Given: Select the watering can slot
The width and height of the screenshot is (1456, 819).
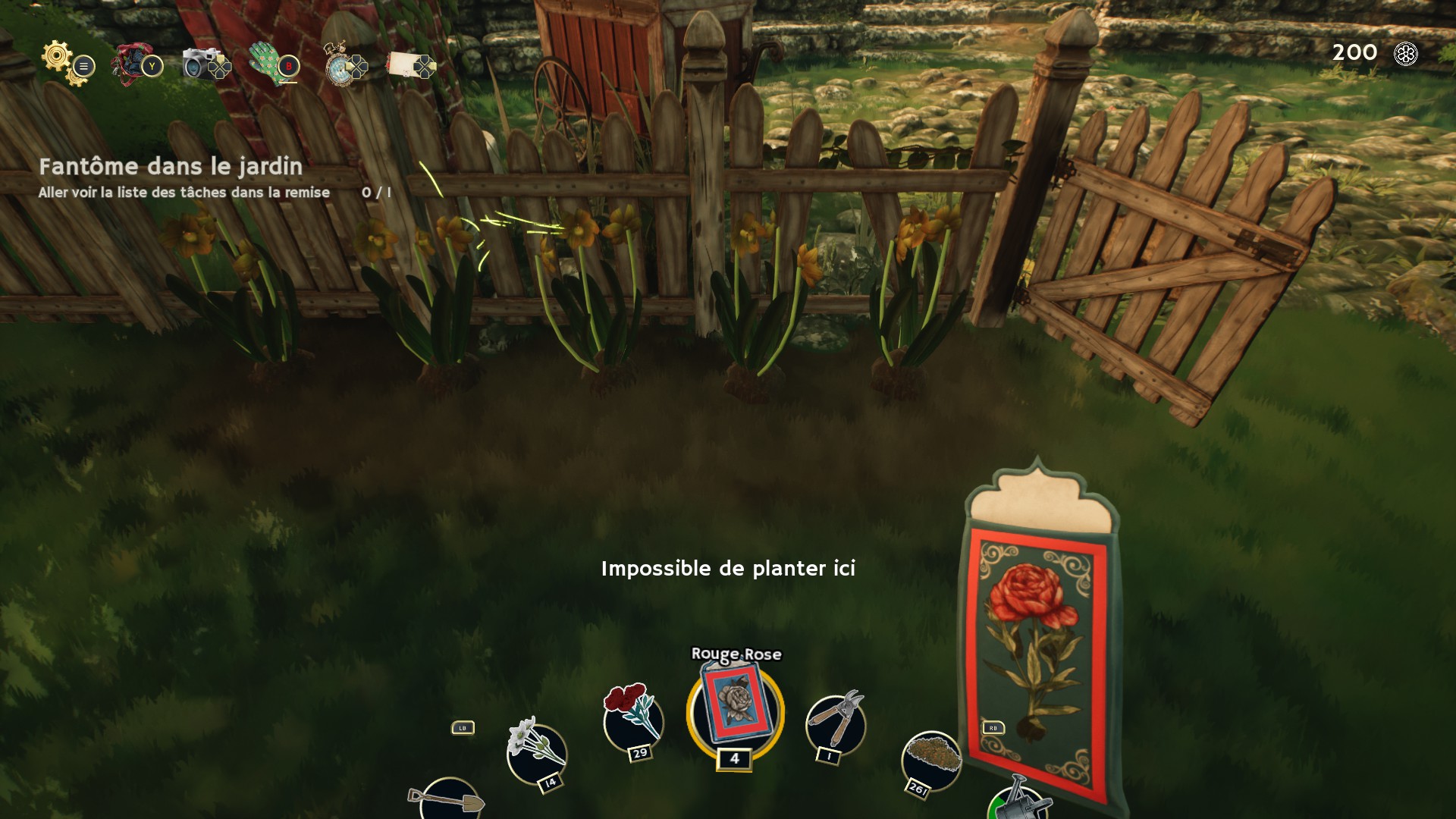Looking at the screenshot, I should pyautogui.click(x=1018, y=804).
